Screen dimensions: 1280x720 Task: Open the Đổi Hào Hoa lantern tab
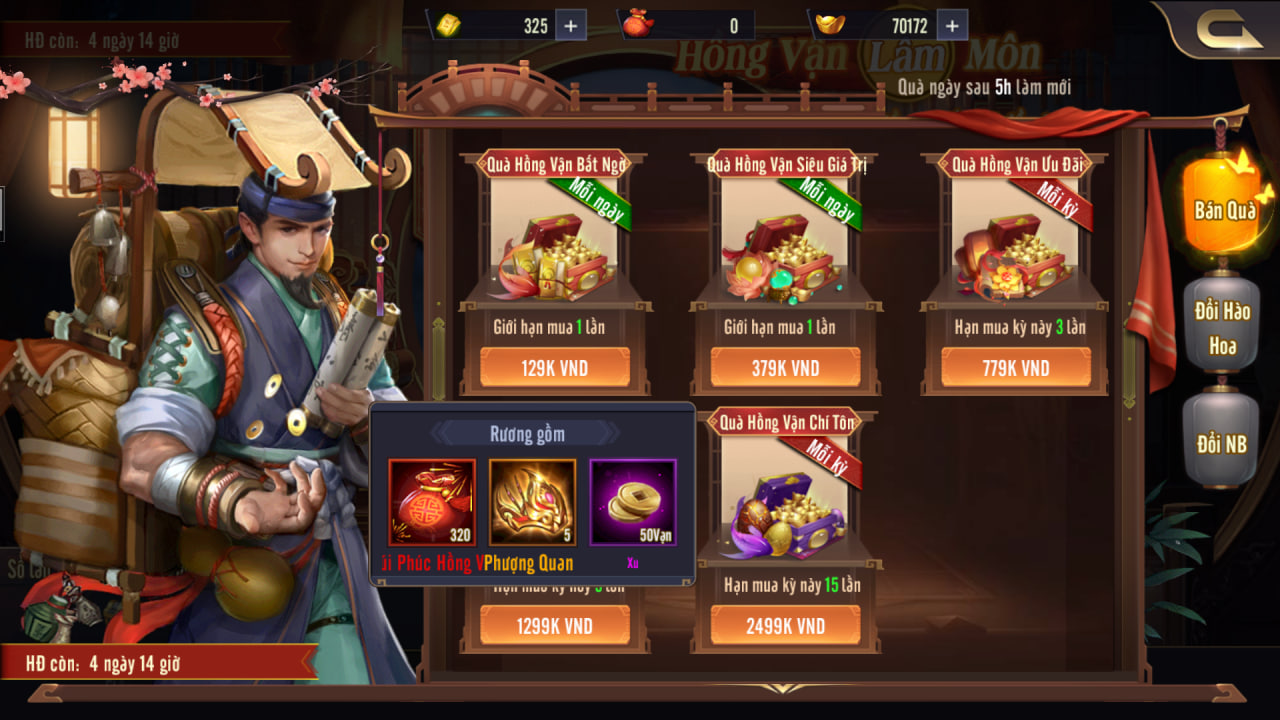pos(1222,328)
